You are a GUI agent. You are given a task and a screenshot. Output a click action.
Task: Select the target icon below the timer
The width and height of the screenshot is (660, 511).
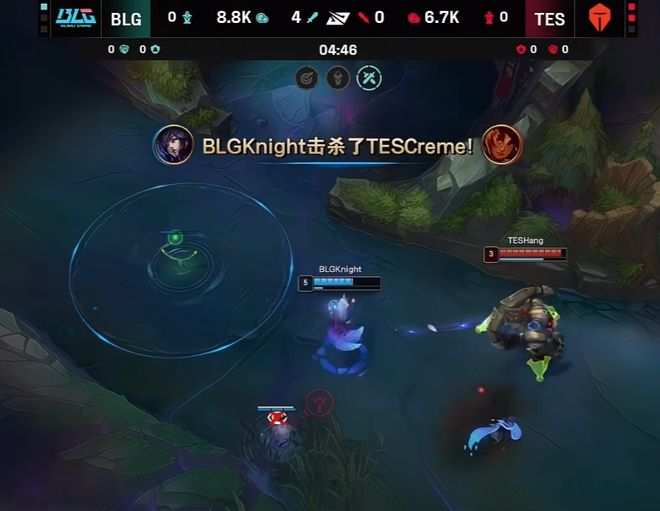308,77
